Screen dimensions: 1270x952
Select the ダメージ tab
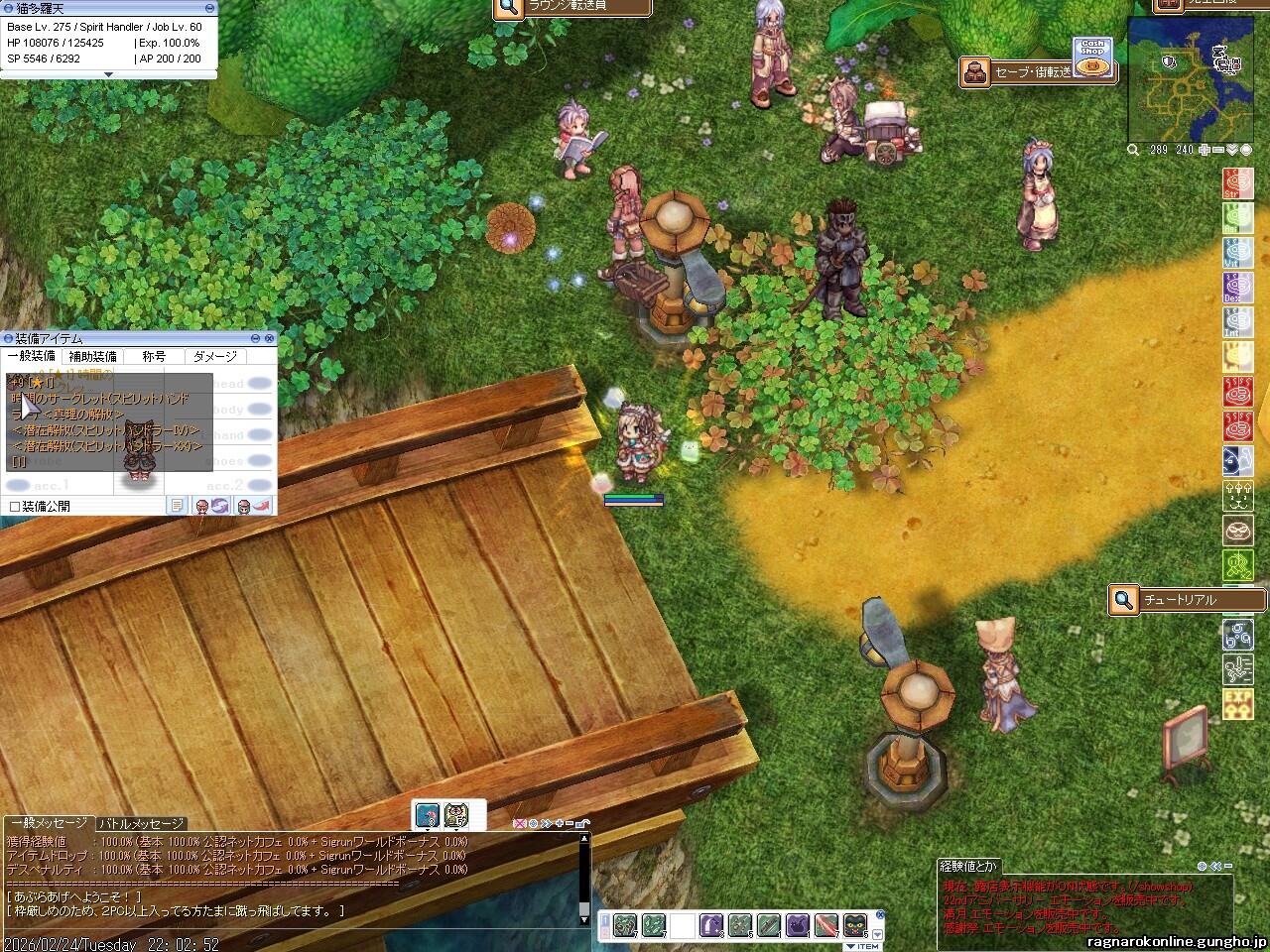[215, 356]
